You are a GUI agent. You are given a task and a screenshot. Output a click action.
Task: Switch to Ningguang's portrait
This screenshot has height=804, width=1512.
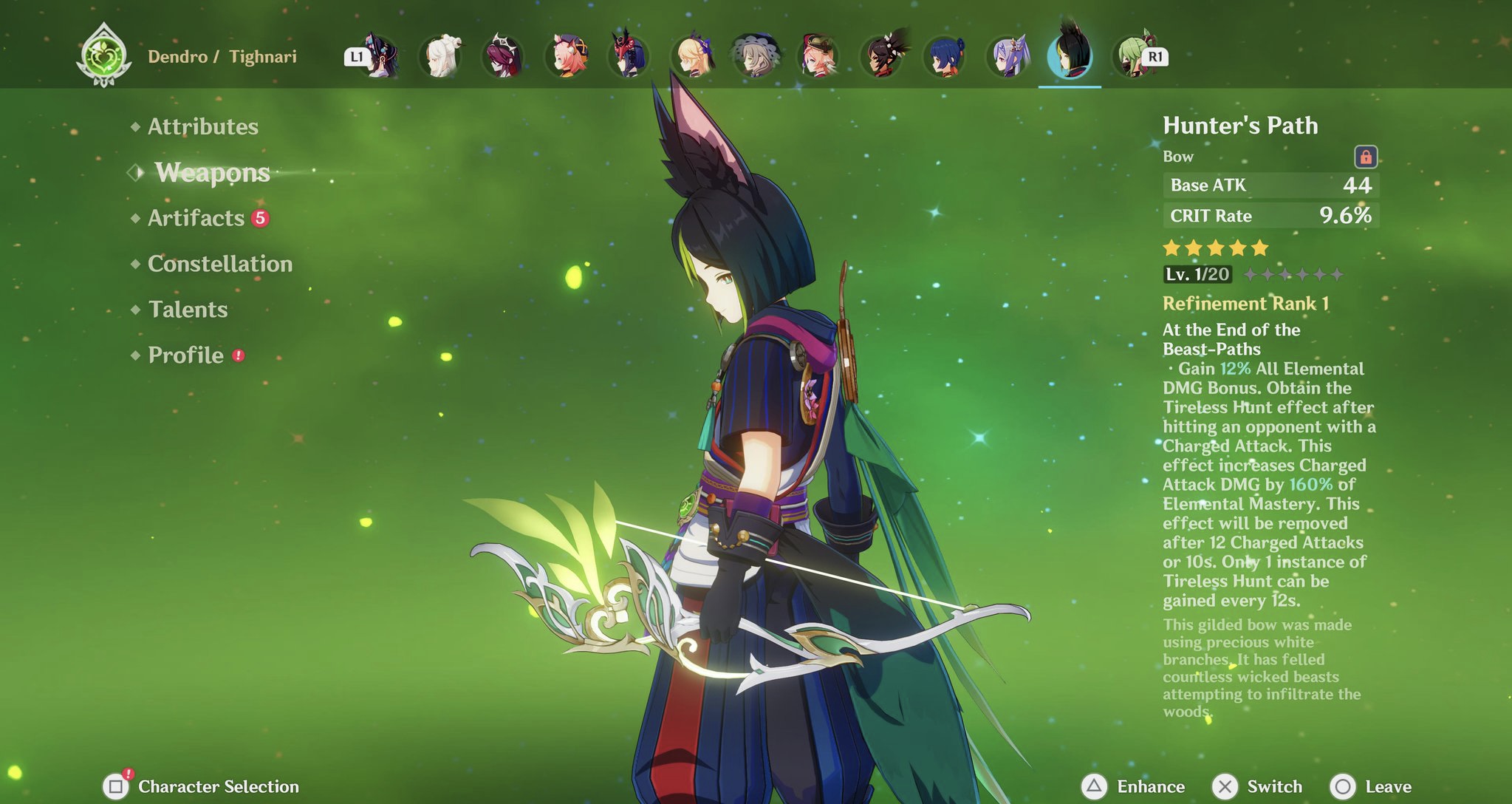tap(442, 56)
